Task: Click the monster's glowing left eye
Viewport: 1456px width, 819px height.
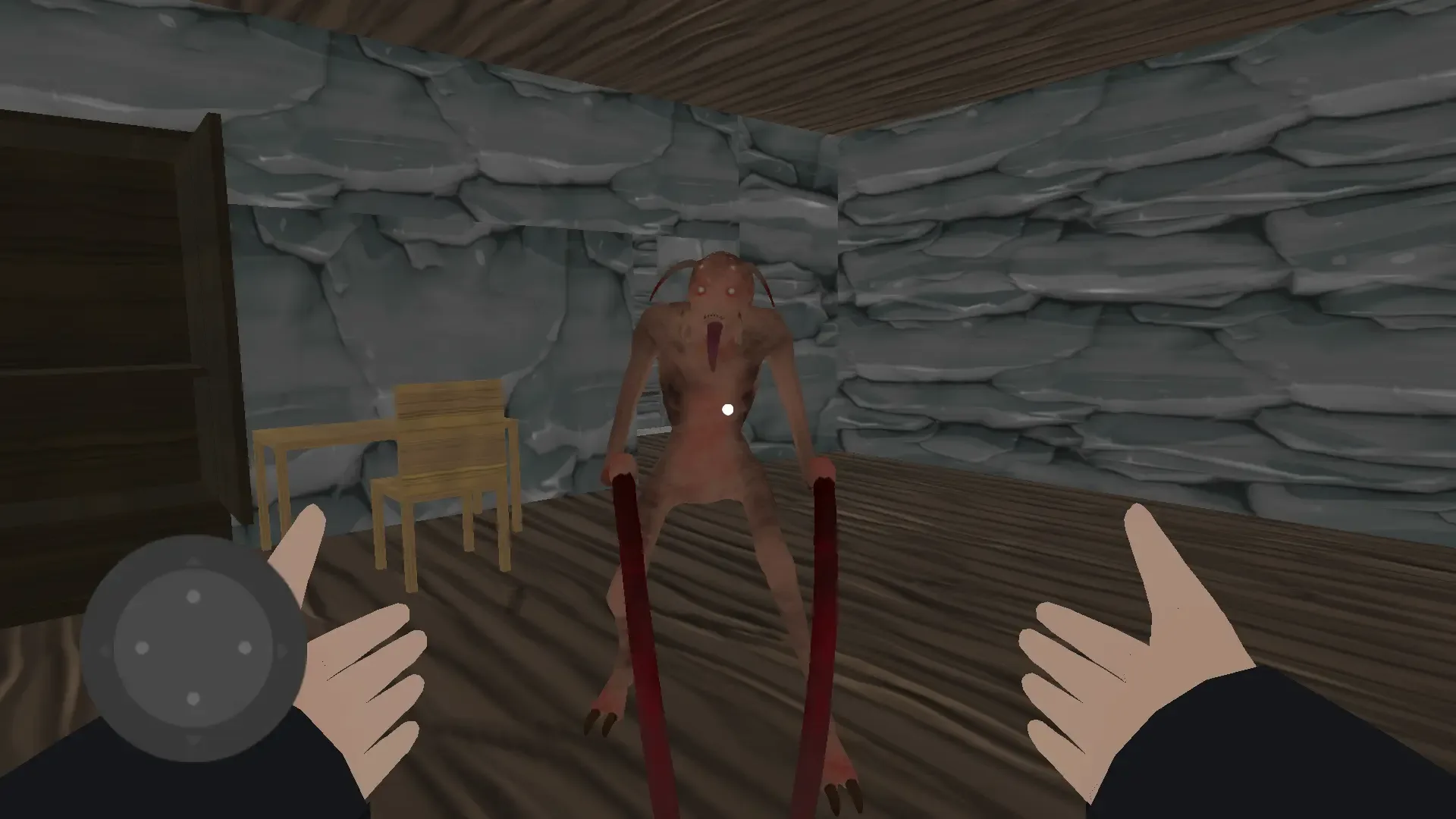Action: coord(731,290)
